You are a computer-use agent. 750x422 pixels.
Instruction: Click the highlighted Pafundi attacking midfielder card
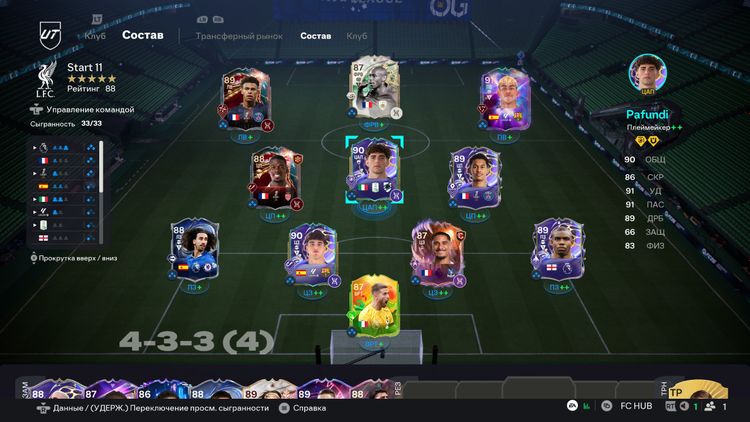click(374, 170)
